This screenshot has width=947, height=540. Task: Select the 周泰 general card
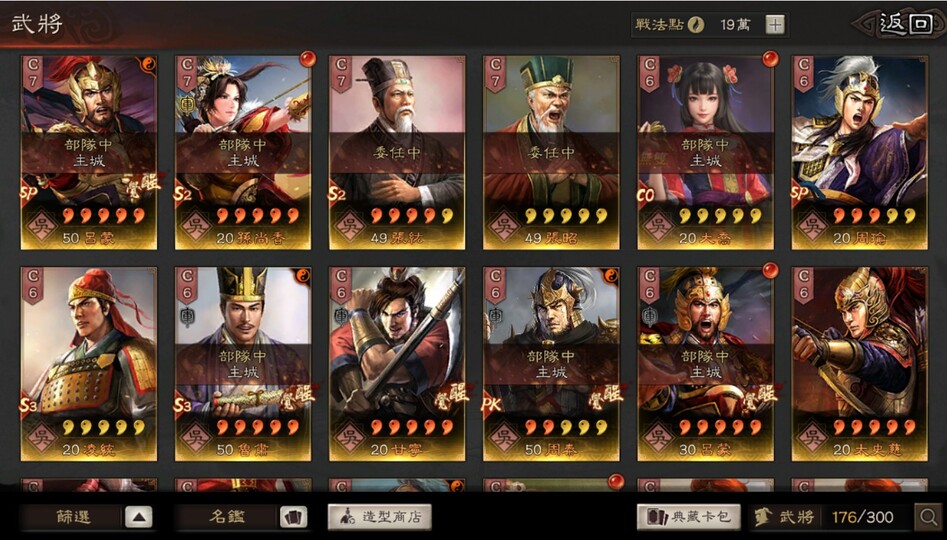551,363
